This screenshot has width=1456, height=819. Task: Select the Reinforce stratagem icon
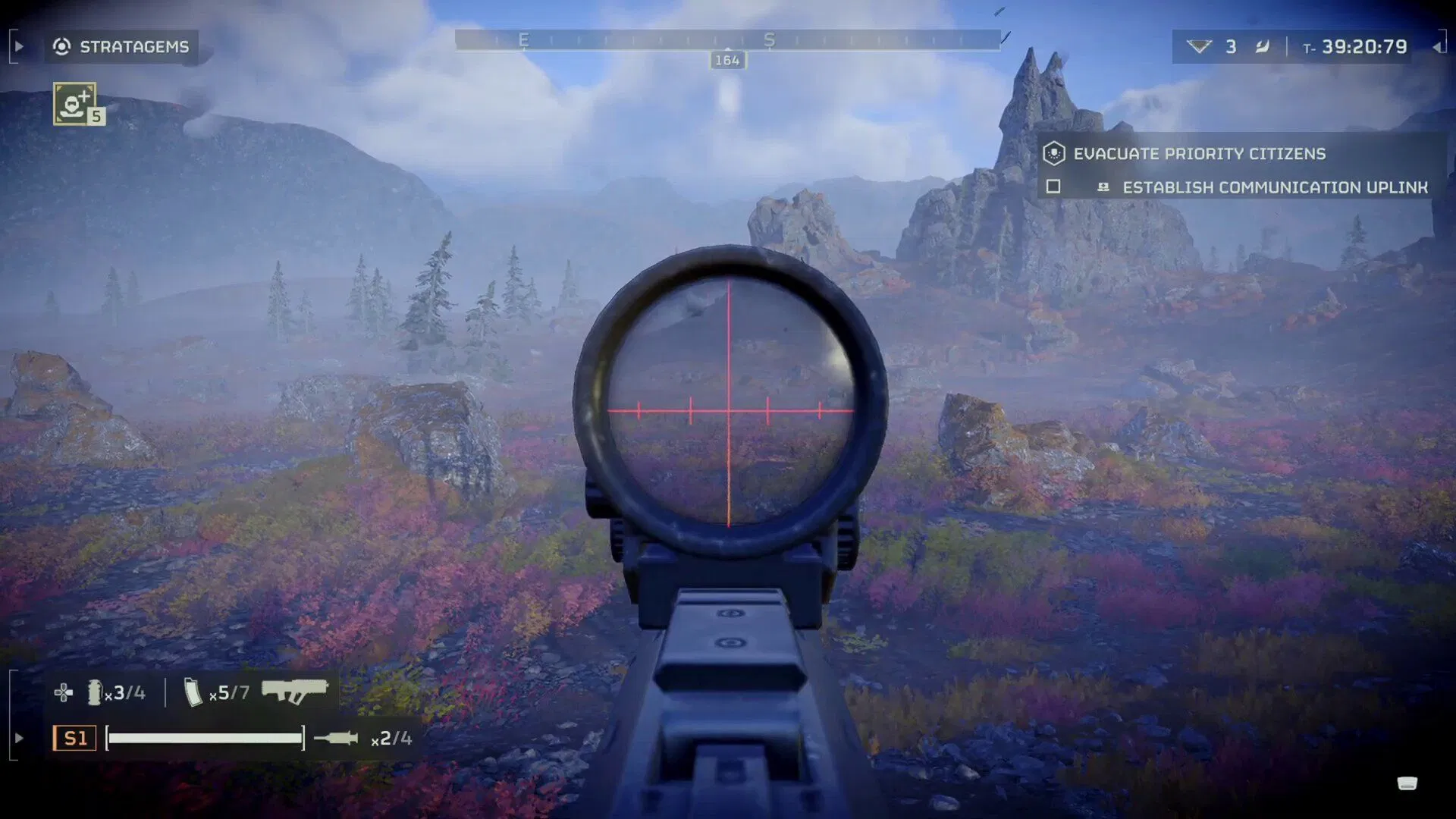point(75,104)
